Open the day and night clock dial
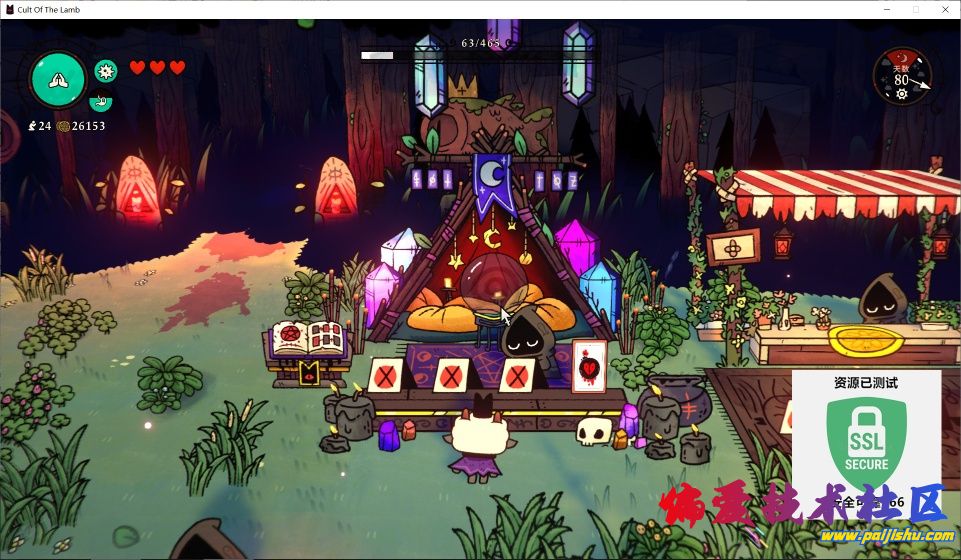The width and height of the screenshot is (961, 560). (902, 76)
